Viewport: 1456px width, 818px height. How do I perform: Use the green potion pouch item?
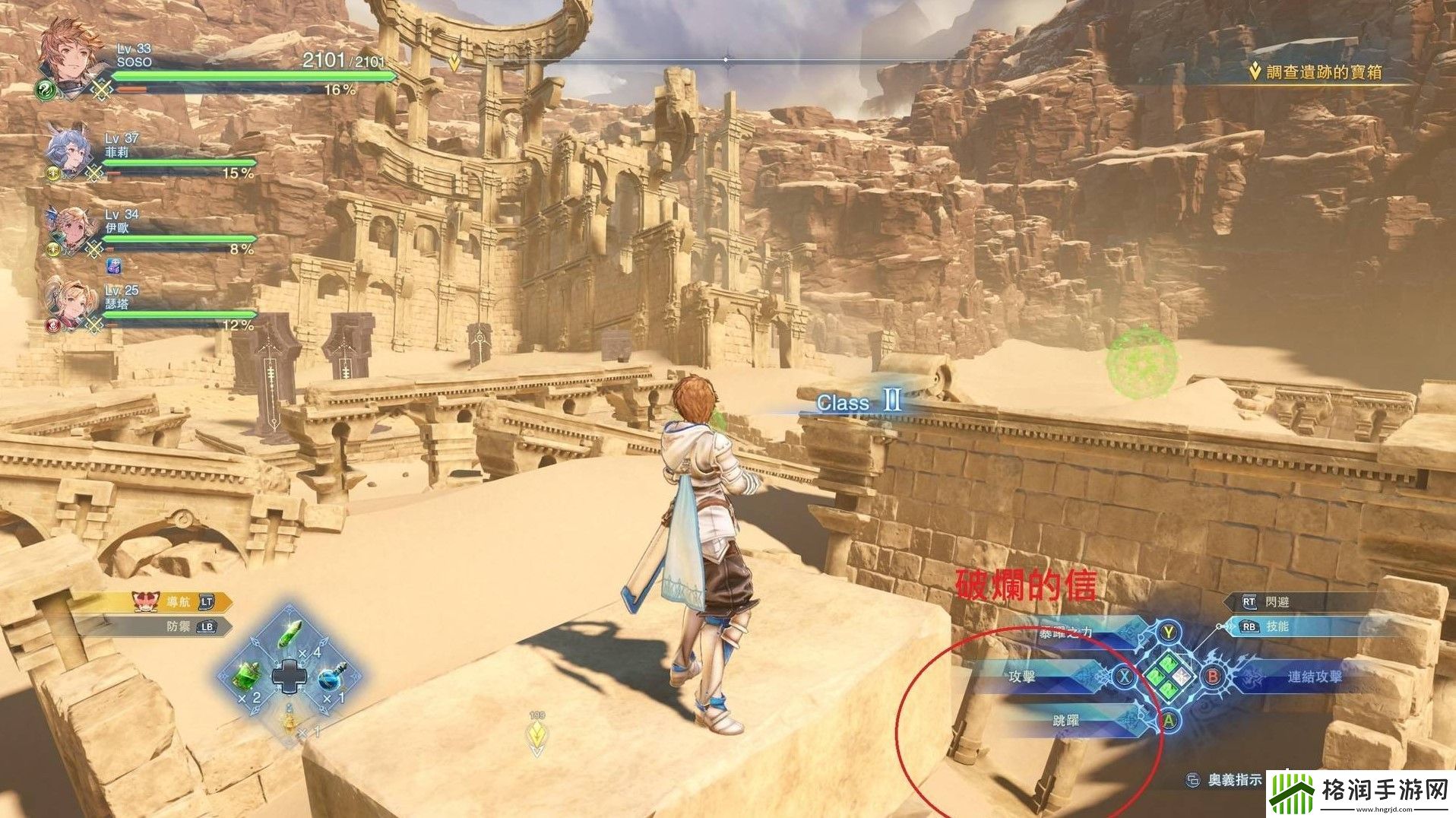(248, 674)
